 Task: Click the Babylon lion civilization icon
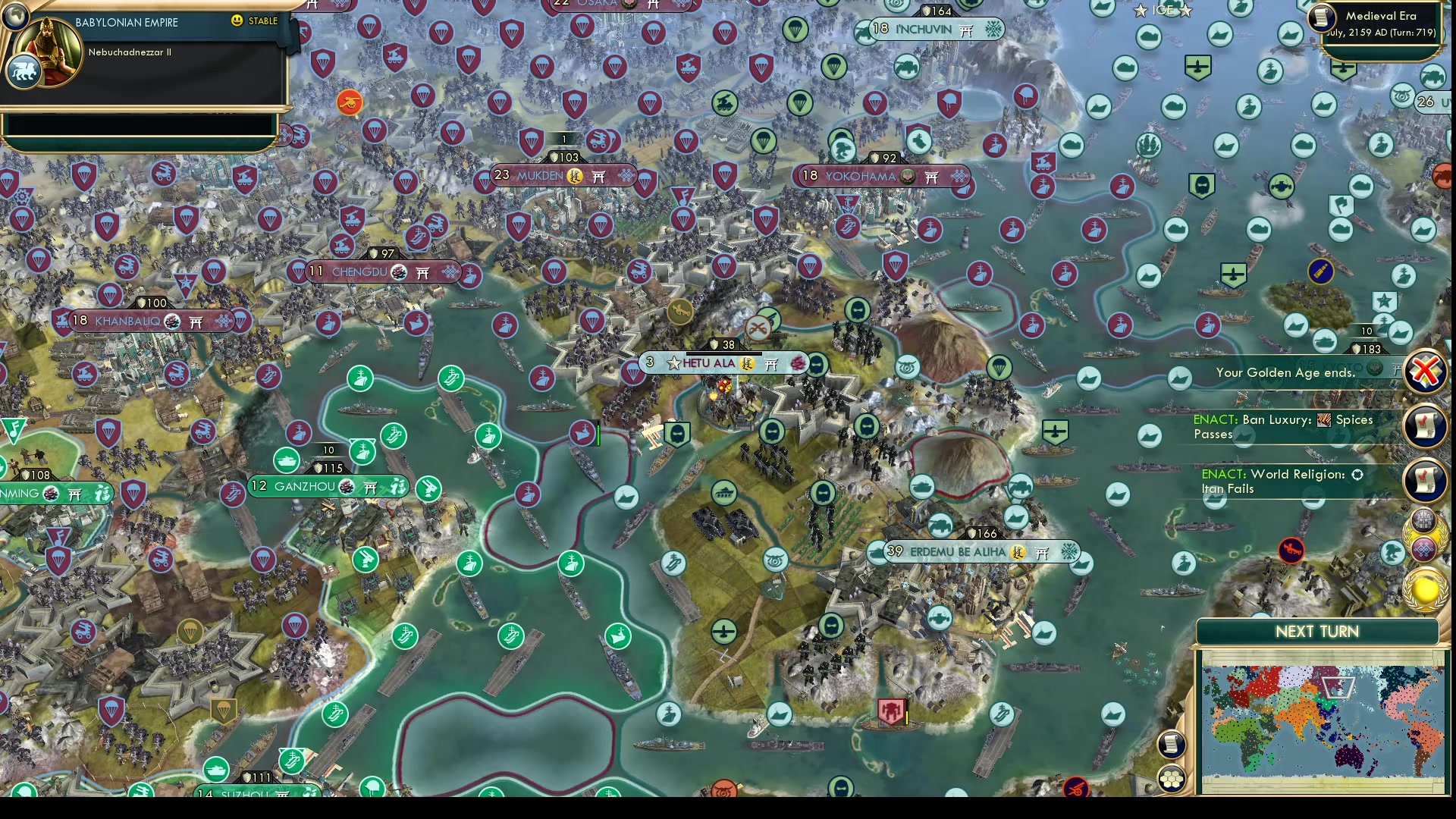(x=24, y=71)
